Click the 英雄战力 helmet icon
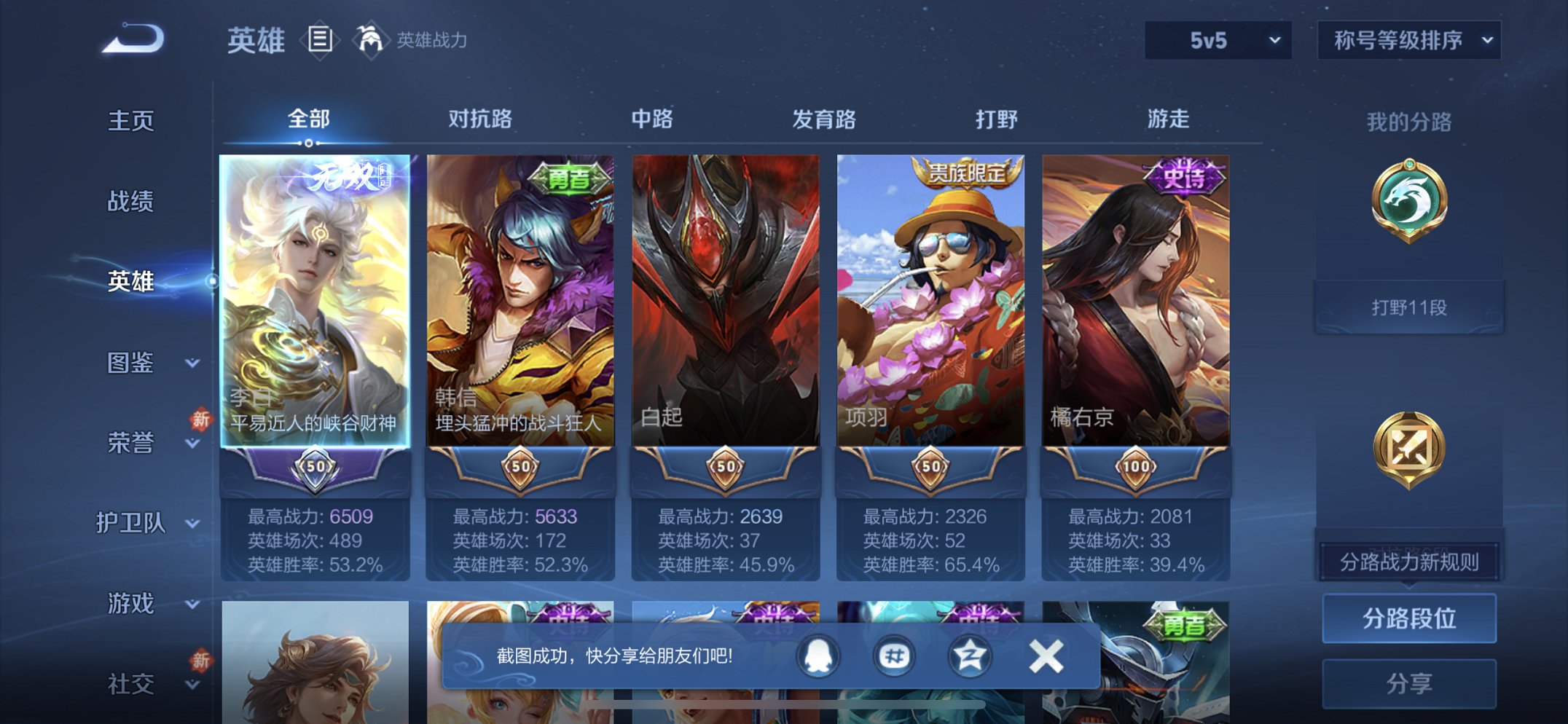 (372, 40)
